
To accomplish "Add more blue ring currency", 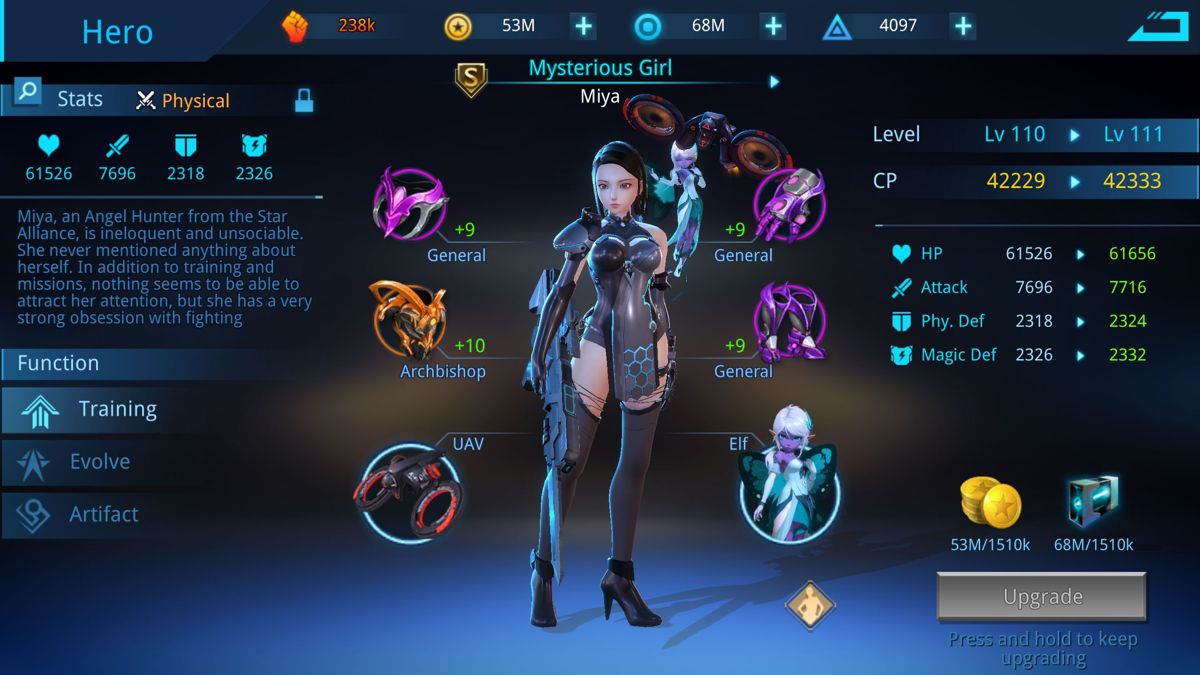I will pyautogui.click(x=773, y=26).
